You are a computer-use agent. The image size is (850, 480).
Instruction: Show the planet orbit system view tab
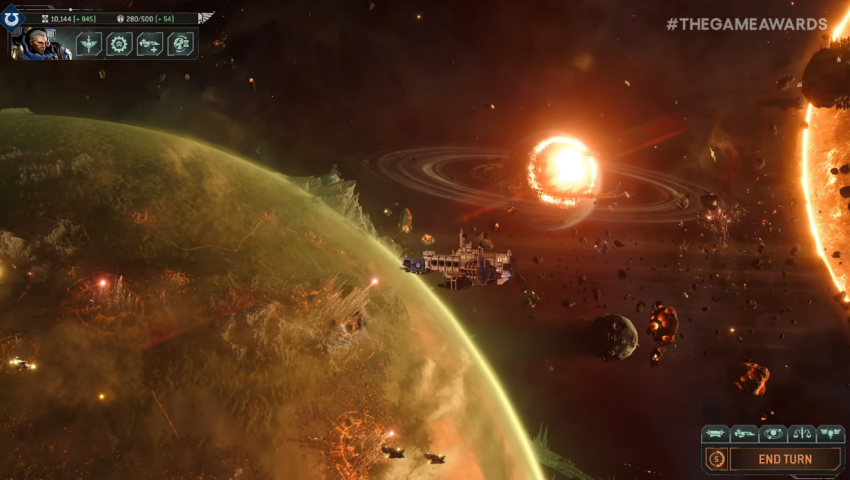772,434
